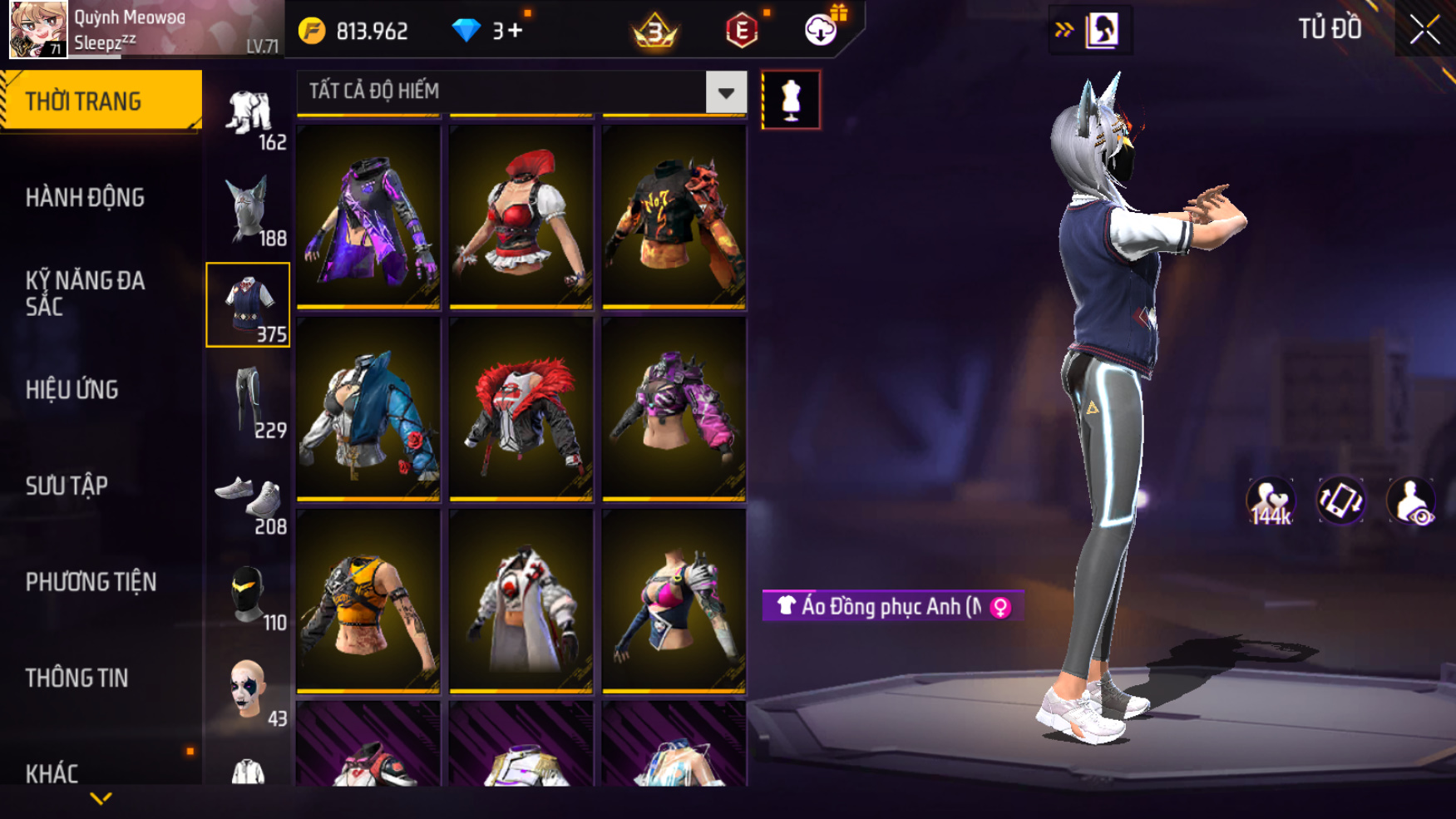
Task: Select the wolf-ear head category icon
Action: 248,209
